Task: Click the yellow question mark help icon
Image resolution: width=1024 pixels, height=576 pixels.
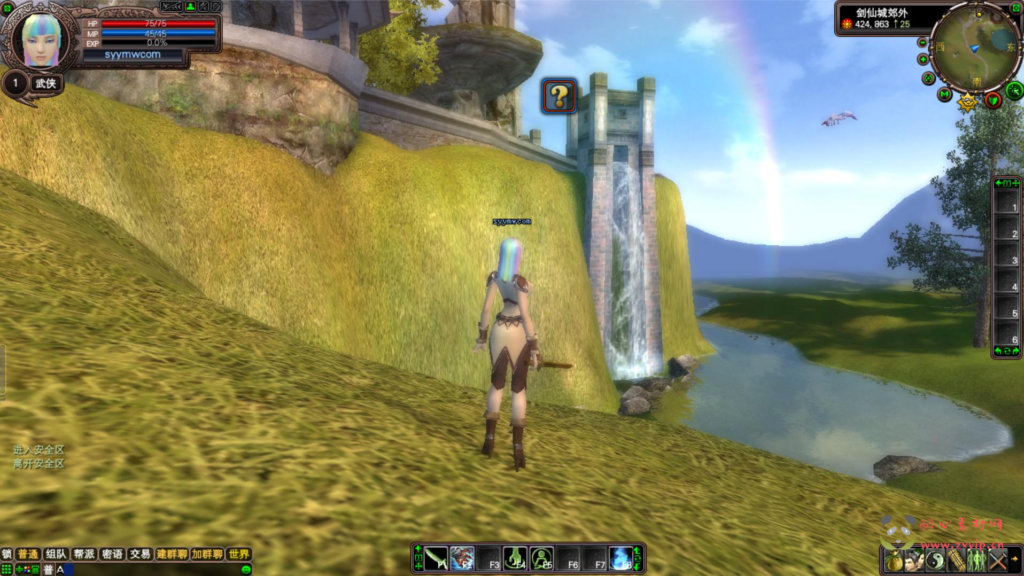Action: point(559,96)
